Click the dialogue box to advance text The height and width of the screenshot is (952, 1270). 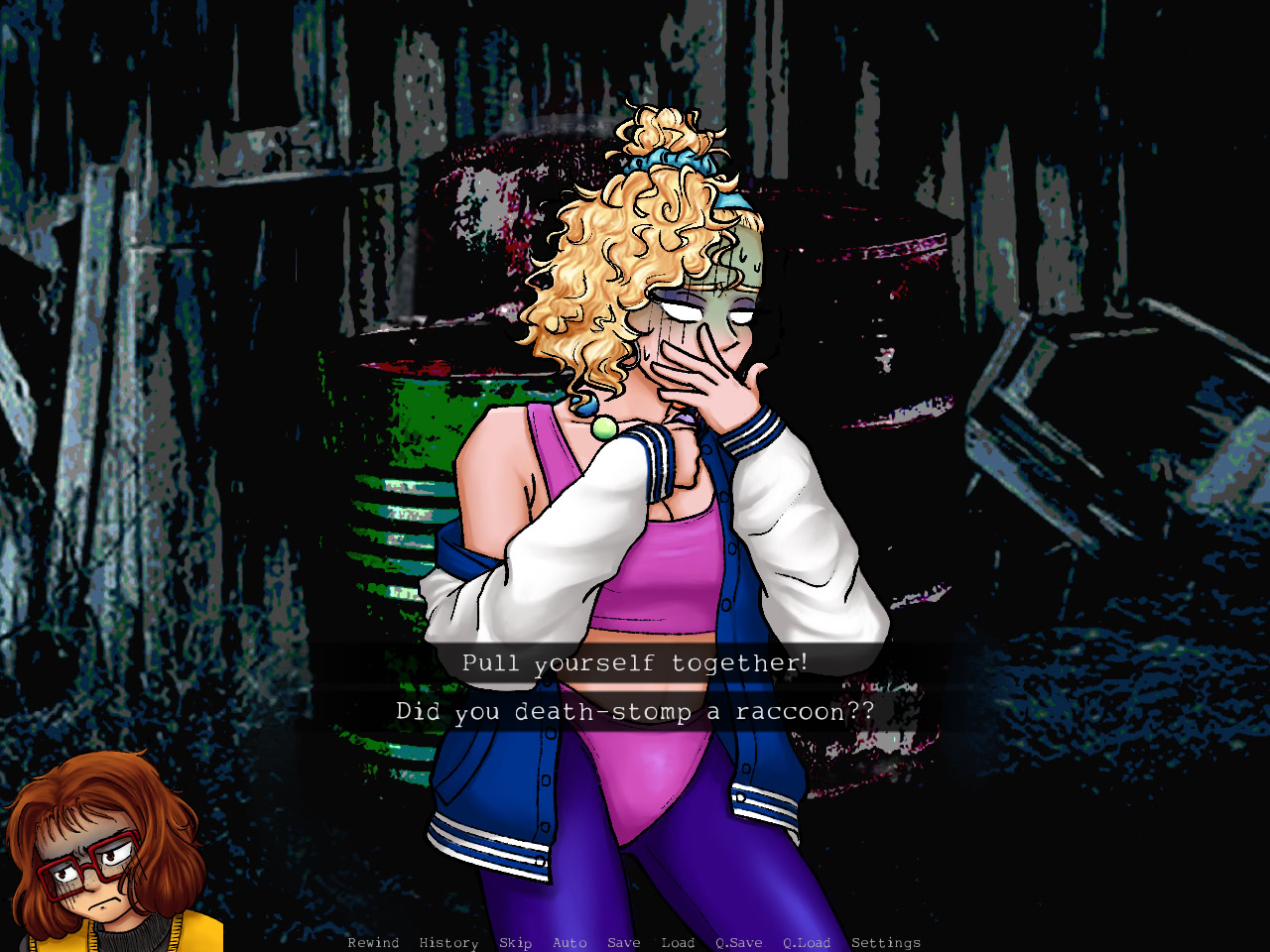(635, 687)
